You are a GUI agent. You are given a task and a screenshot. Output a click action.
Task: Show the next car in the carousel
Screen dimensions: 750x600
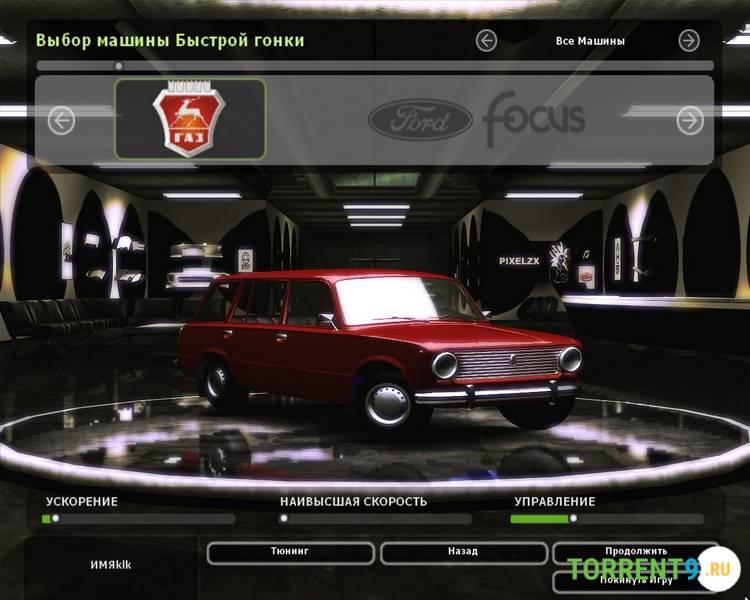[690, 121]
